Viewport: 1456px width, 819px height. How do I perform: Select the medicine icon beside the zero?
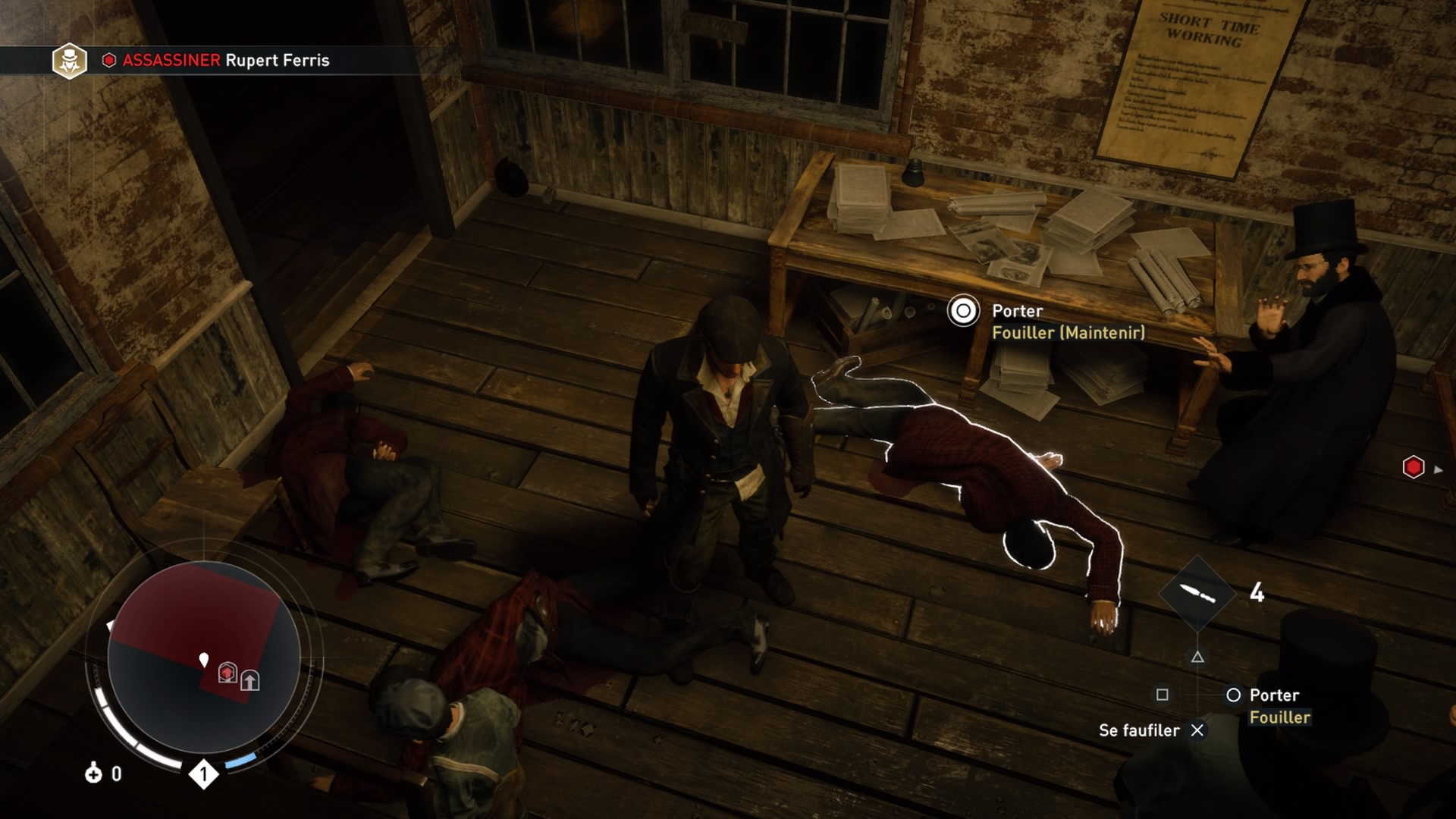(93, 773)
